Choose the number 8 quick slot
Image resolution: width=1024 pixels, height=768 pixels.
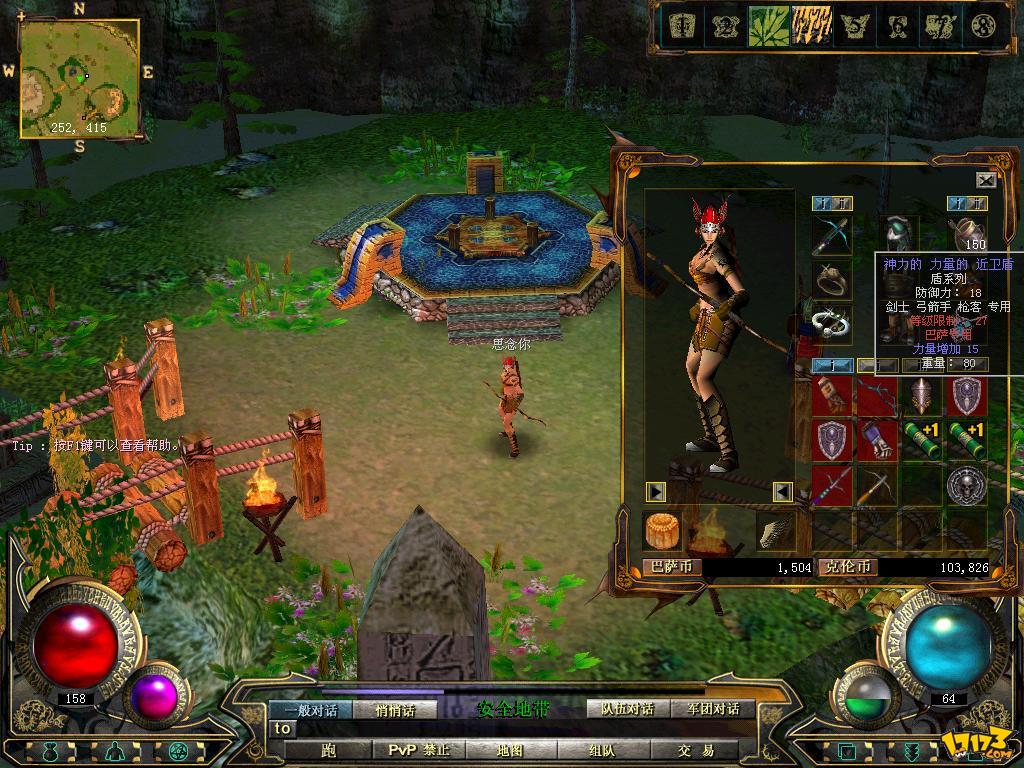click(984, 26)
